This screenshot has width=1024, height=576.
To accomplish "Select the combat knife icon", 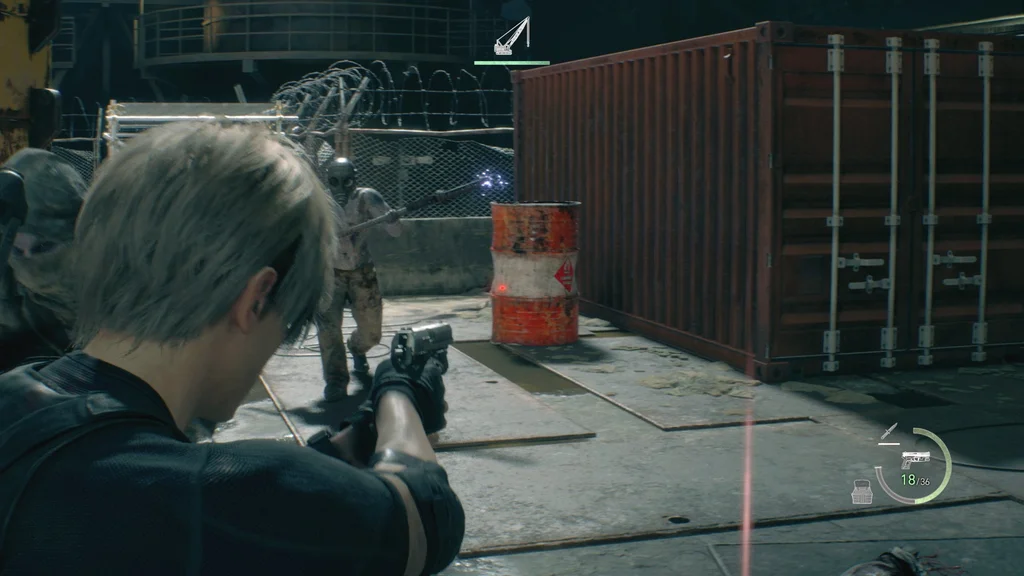I will pos(888,433).
